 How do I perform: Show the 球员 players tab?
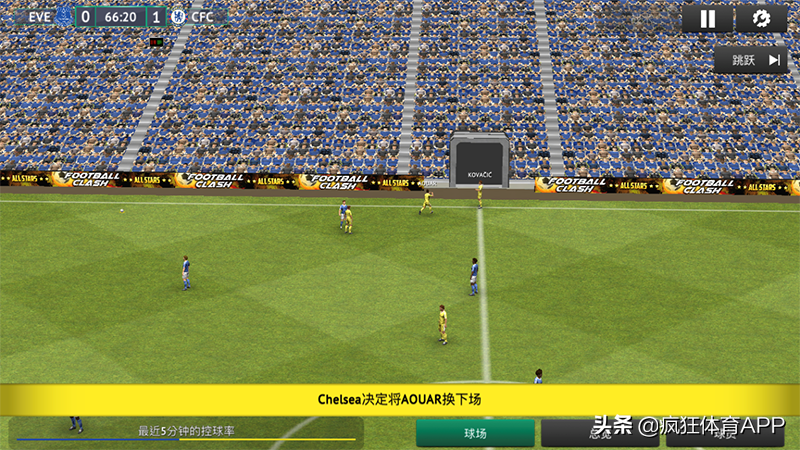pyautogui.click(x=723, y=434)
